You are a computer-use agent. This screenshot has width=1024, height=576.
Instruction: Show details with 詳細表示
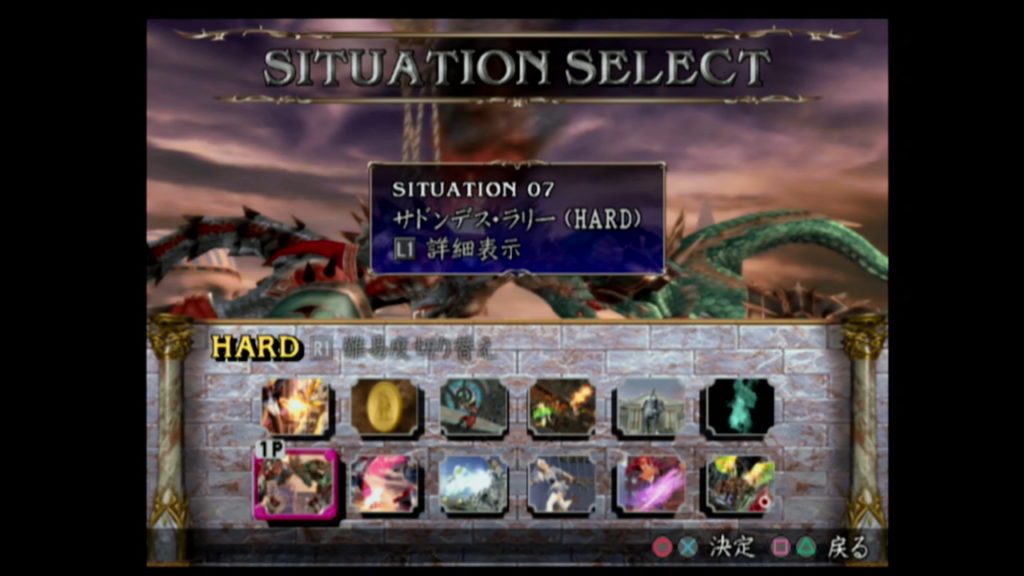(469, 250)
